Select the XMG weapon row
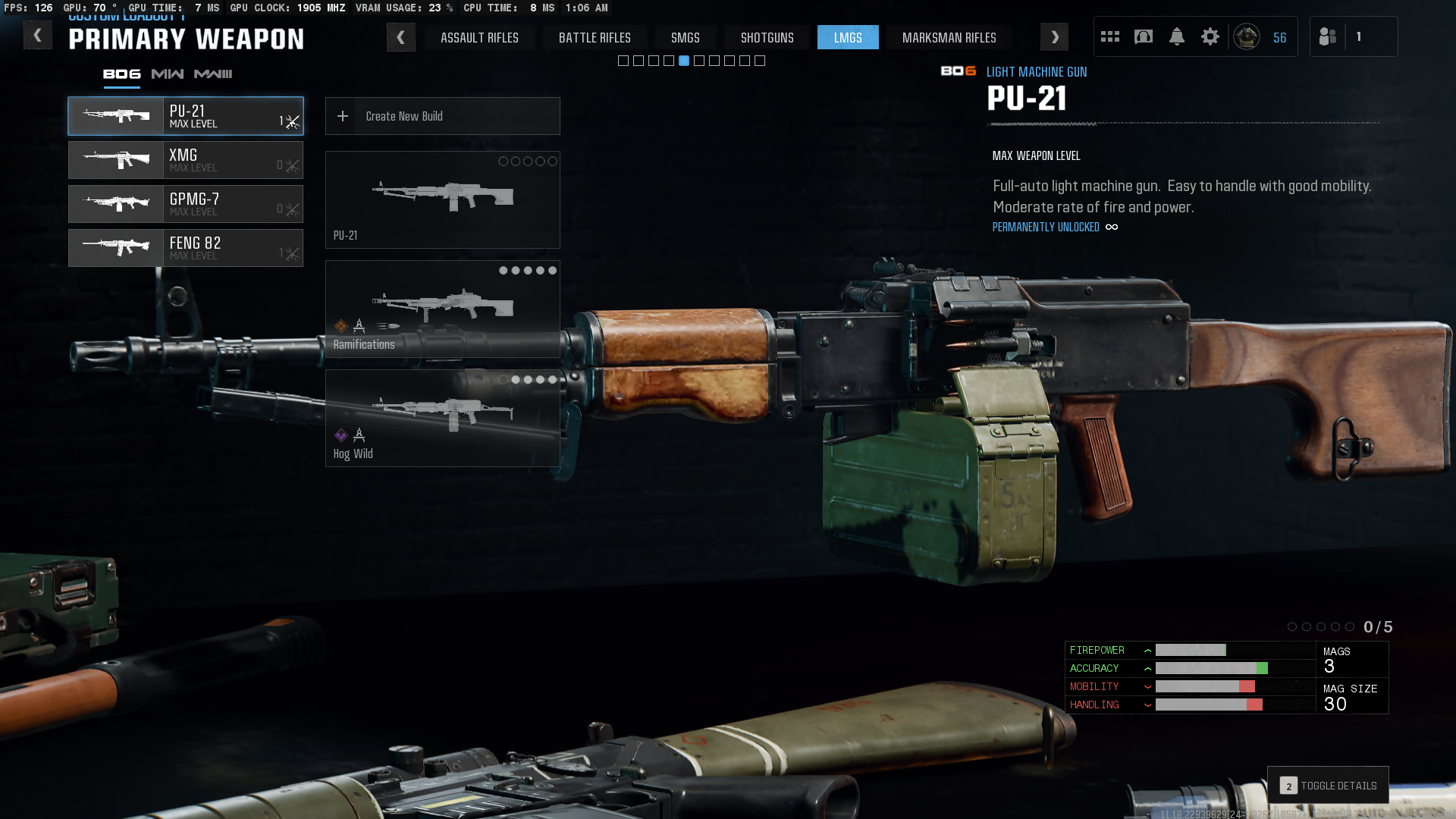 coord(186,160)
